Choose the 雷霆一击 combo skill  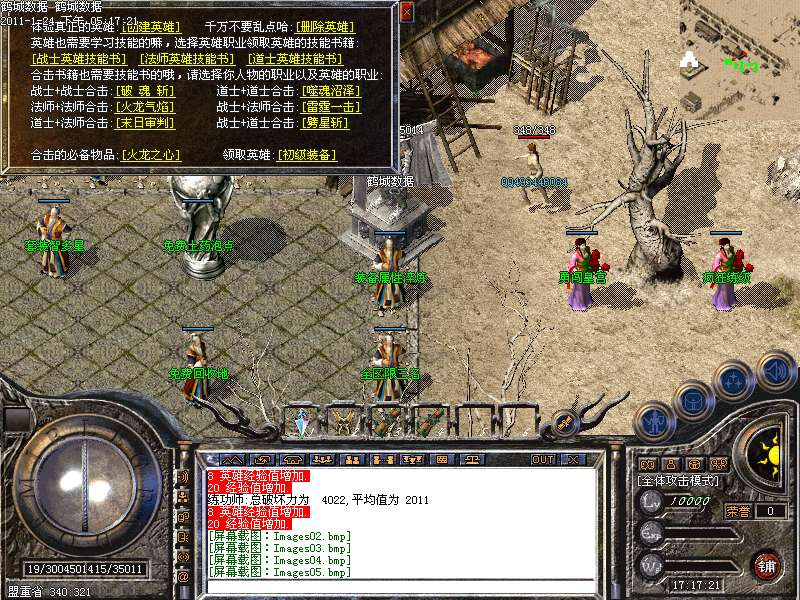coord(331,107)
